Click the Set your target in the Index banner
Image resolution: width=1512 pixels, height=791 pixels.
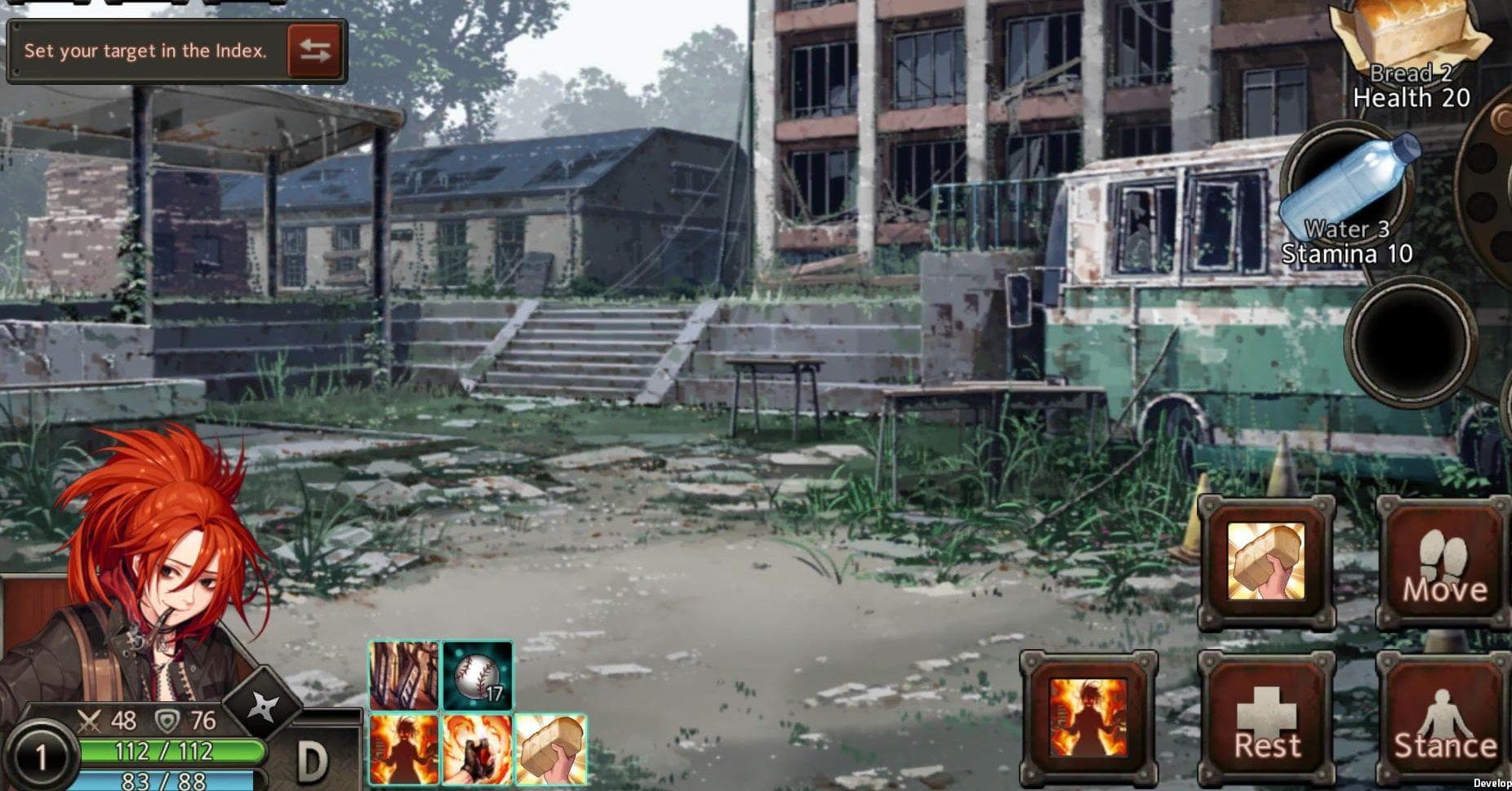147,51
